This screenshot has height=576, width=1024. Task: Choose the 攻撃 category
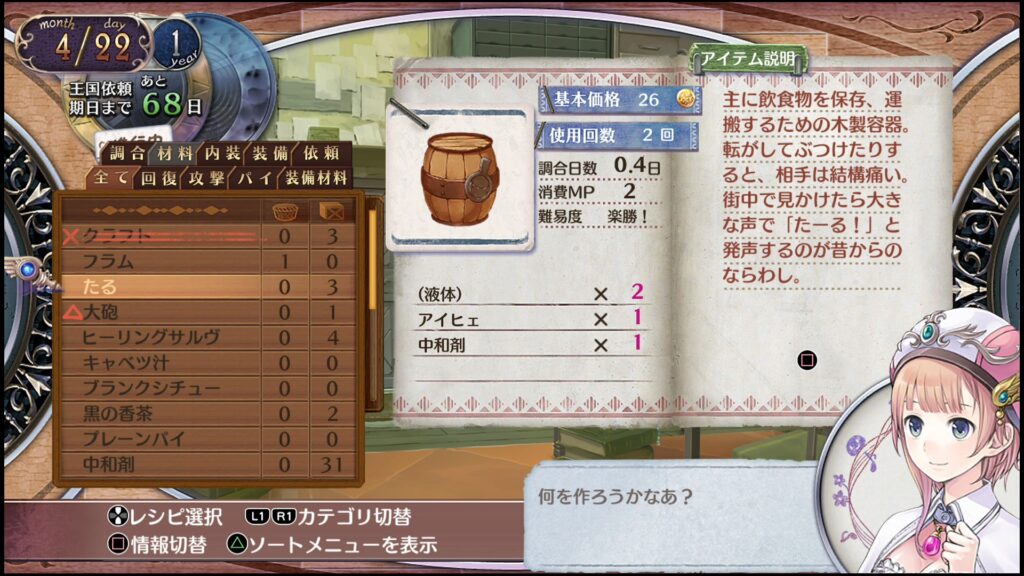click(205, 178)
